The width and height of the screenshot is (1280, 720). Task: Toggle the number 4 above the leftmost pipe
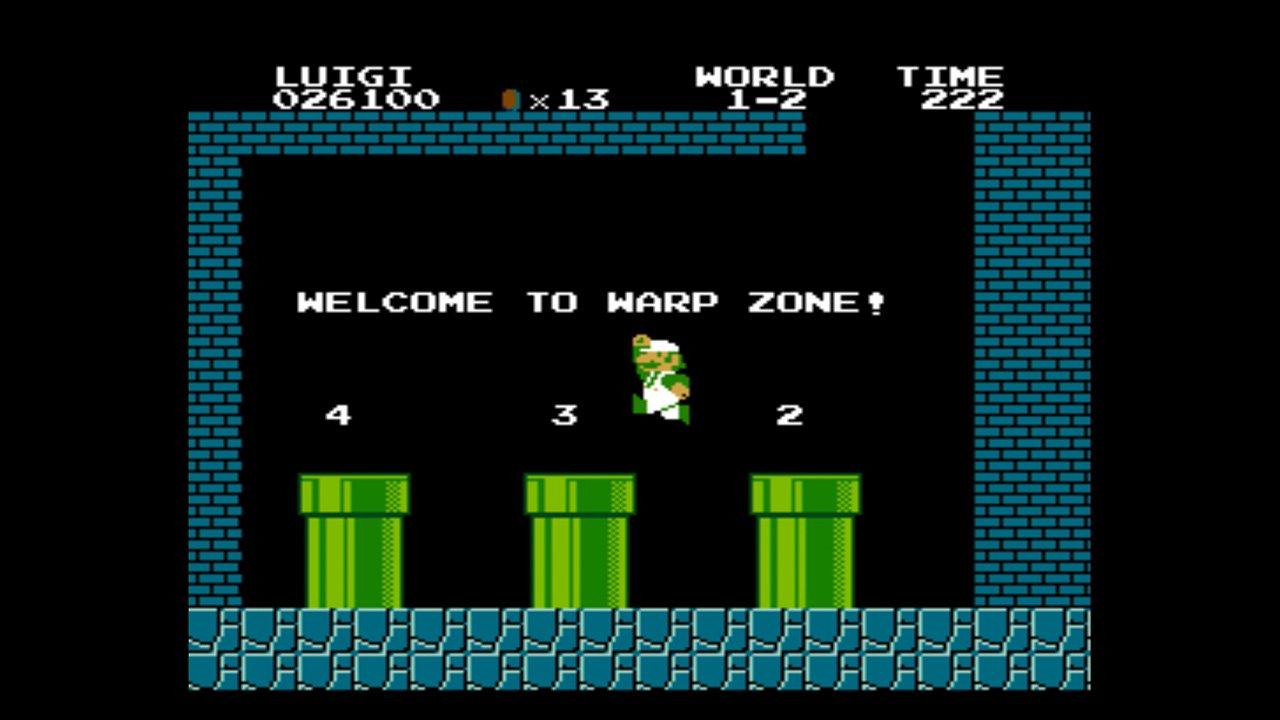[x=337, y=412]
